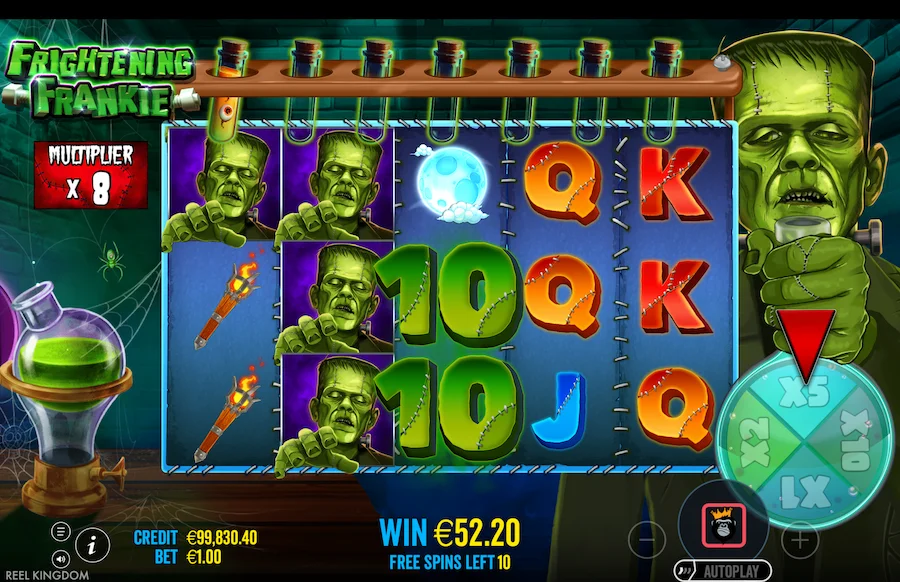The width and height of the screenshot is (900, 582).
Task: Toggle the sound speaker icon
Action: tap(61, 559)
